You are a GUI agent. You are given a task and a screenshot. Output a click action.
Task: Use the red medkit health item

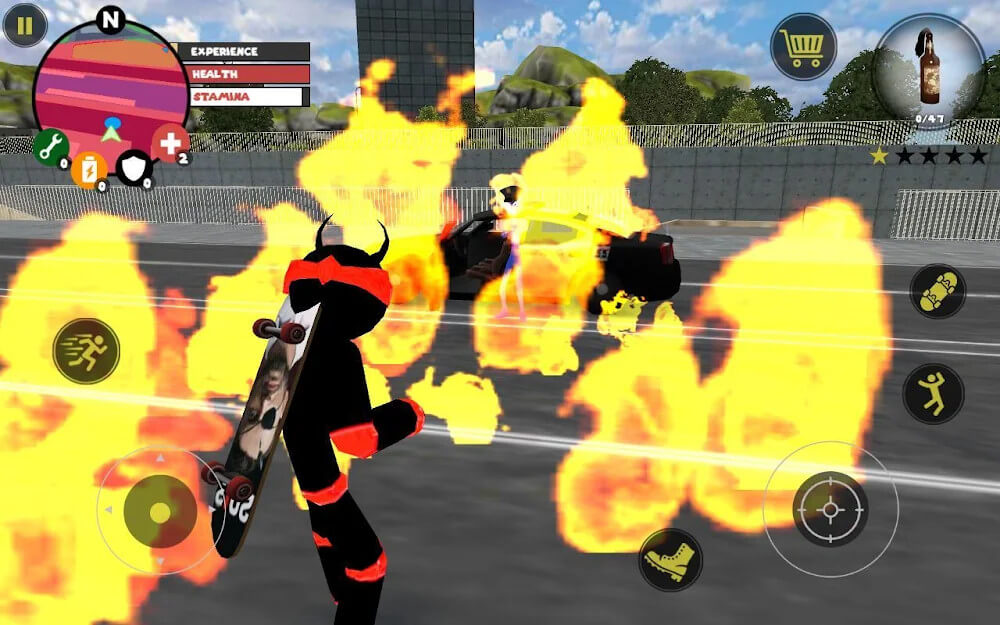pos(170,143)
